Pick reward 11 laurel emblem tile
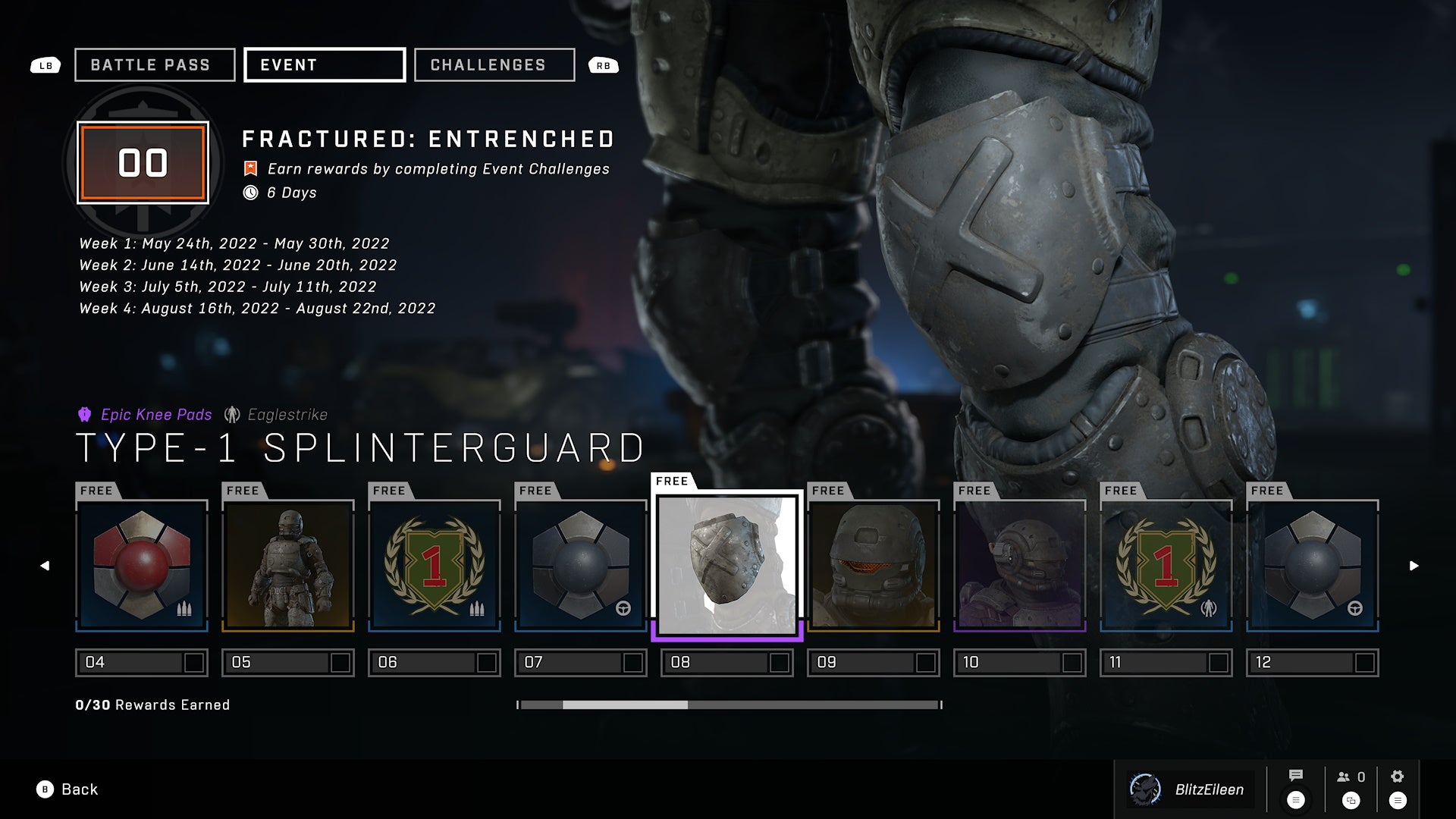This screenshot has width=1456, height=819. click(1166, 565)
